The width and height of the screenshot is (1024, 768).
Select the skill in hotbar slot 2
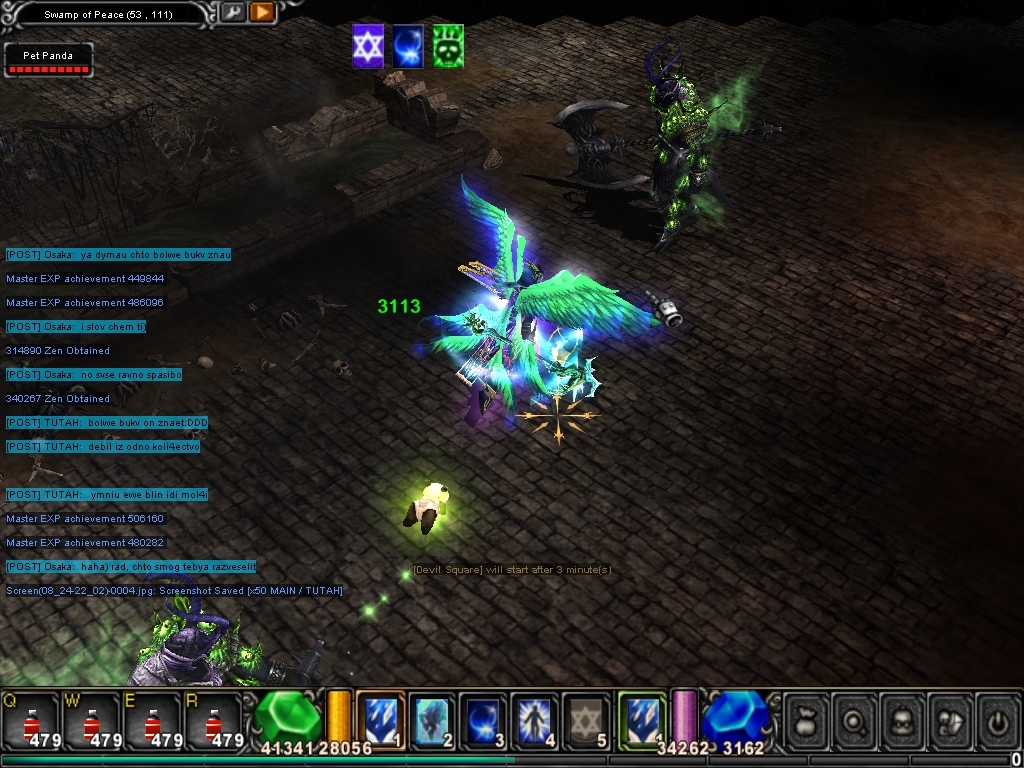pos(432,719)
